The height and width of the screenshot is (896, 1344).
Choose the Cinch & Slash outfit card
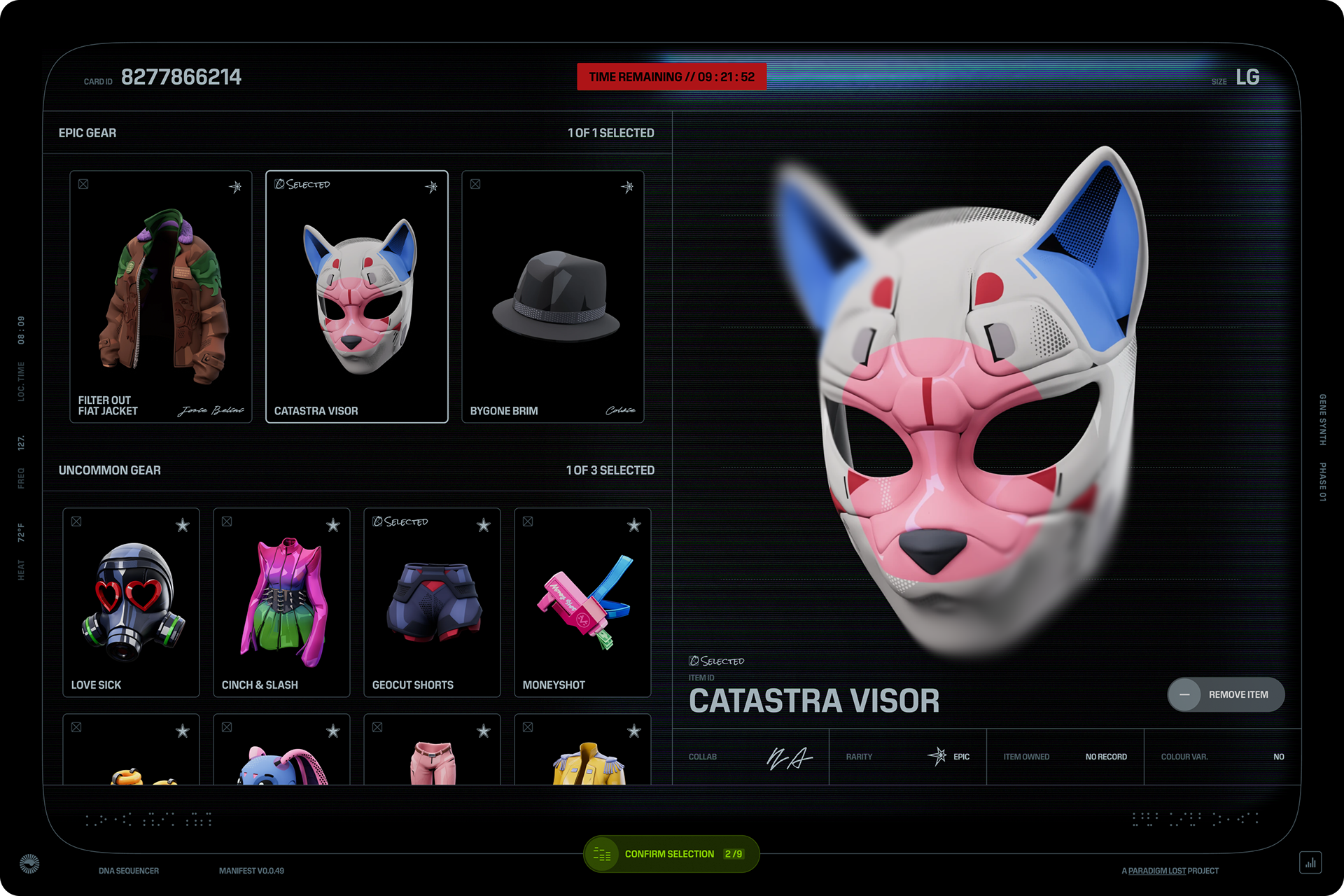281,603
